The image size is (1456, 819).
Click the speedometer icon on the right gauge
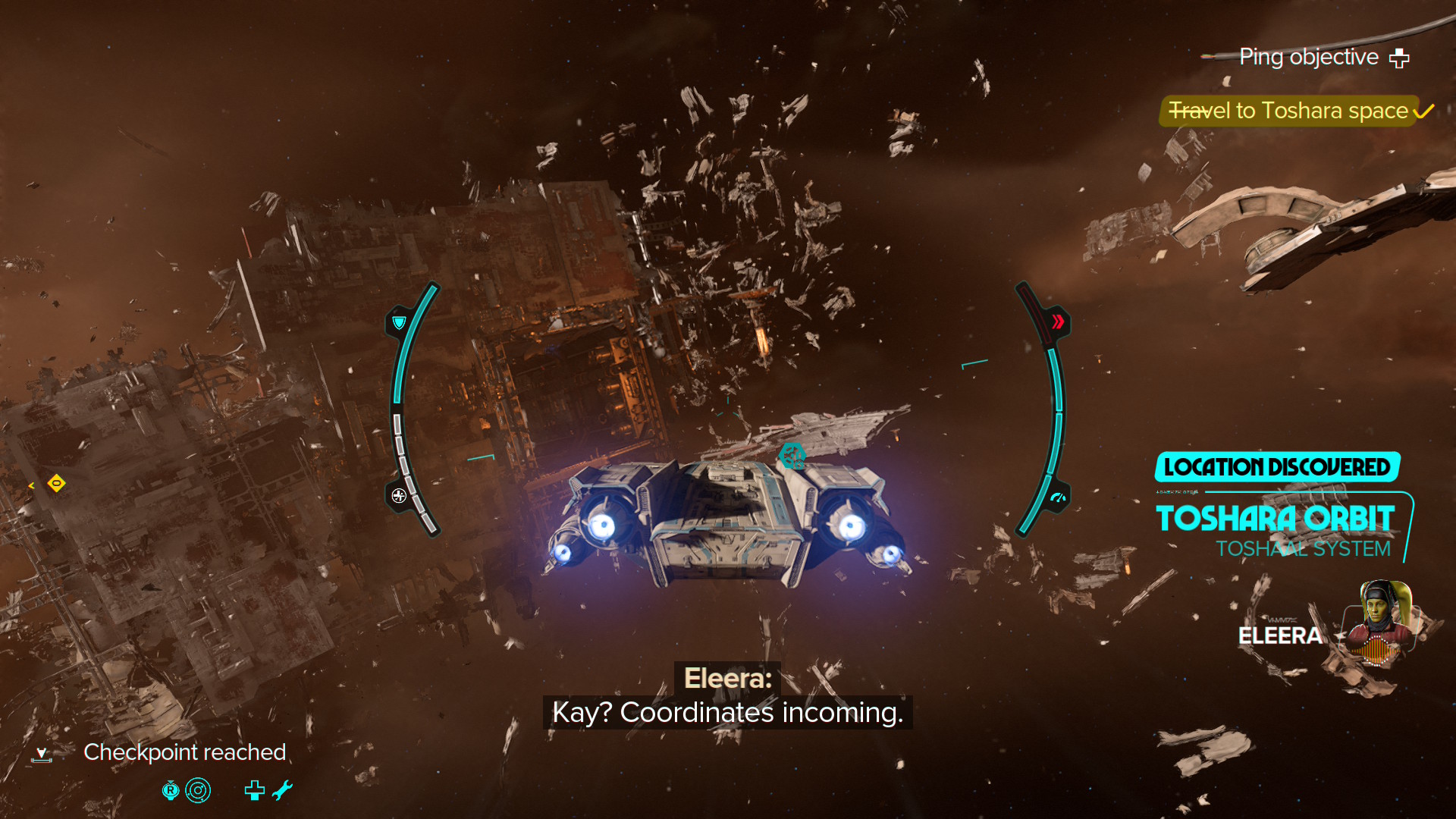1057,498
